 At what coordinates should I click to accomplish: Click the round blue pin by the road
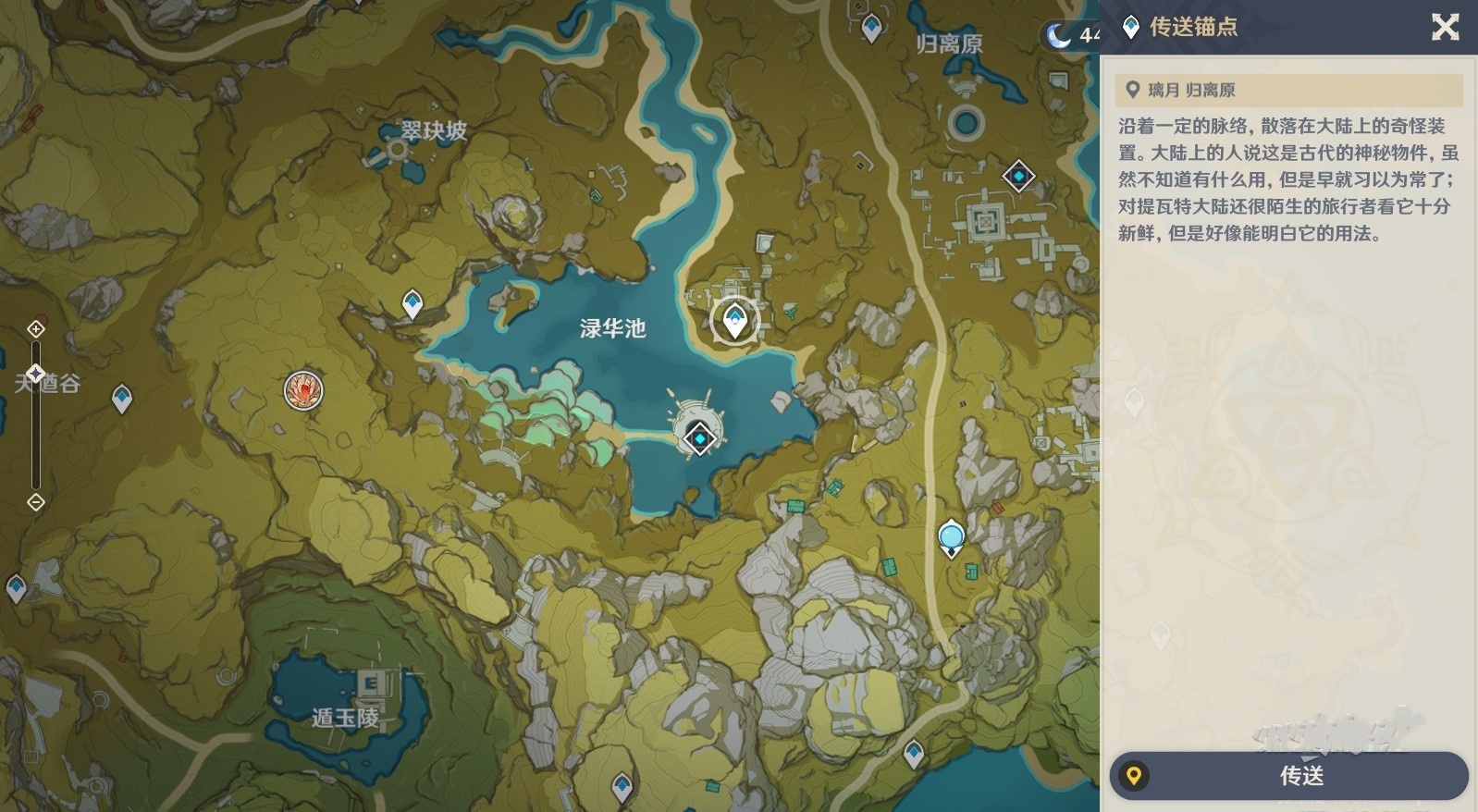[x=951, y=537]
